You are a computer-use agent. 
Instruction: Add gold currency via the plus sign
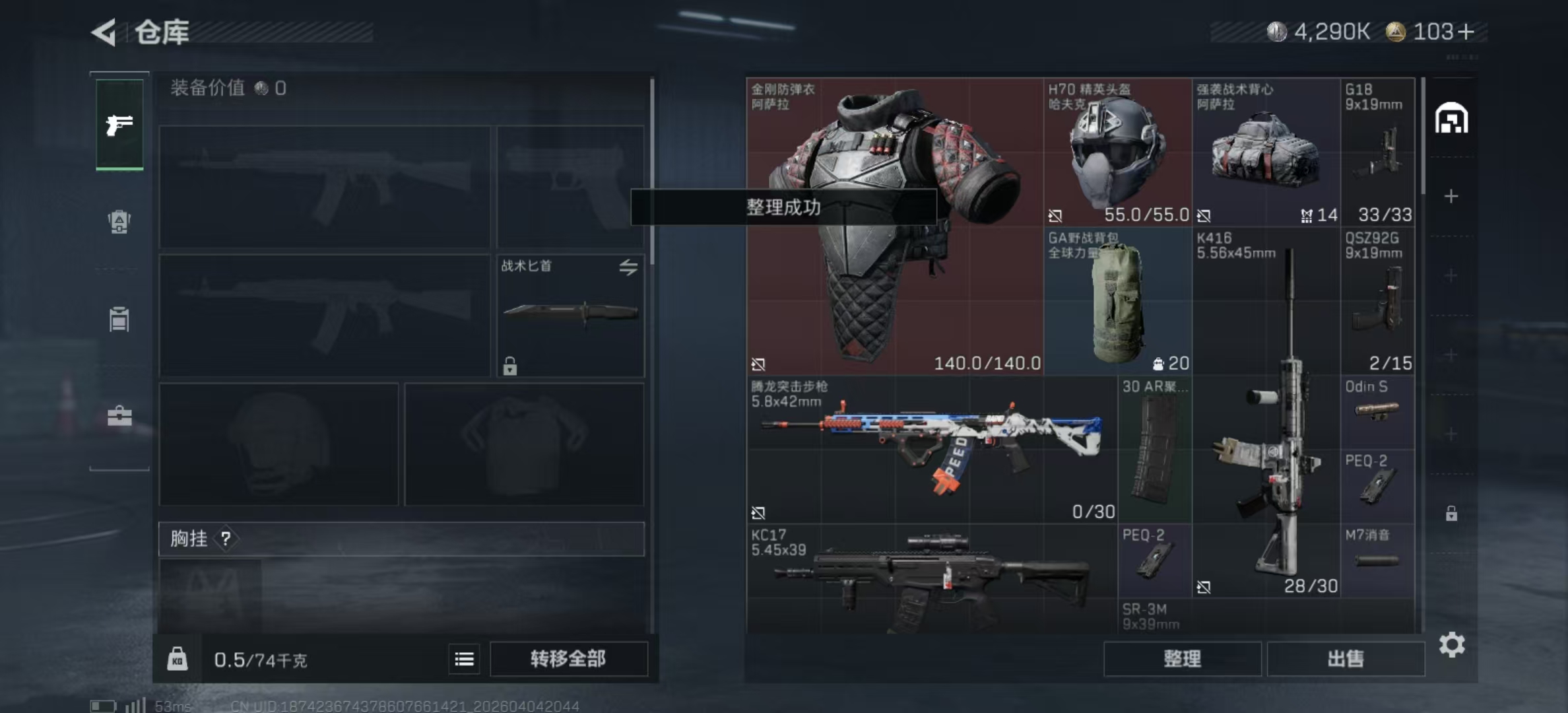pos(1466,32)
